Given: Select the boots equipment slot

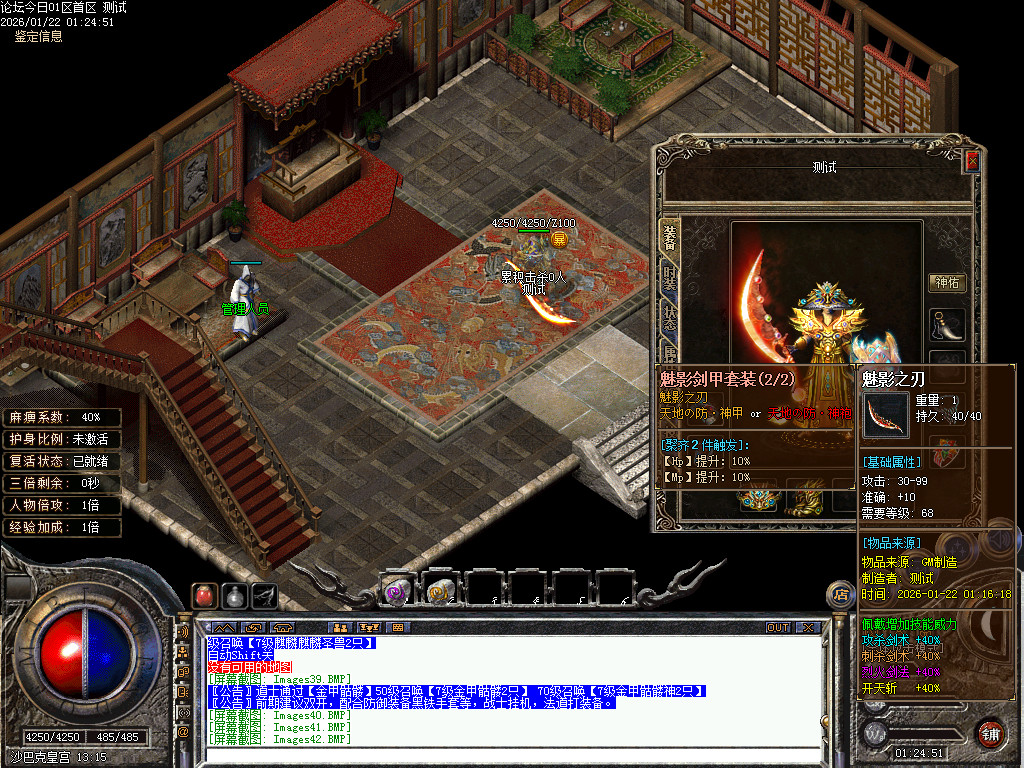Looking at the screenshot, I should click(947, 325).
